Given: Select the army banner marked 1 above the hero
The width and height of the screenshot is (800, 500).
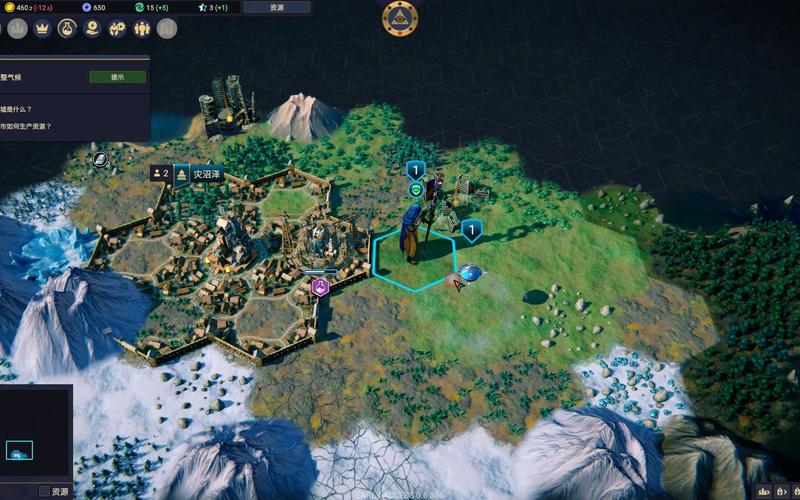Looking at the screenshot, I should pos(416,170).
